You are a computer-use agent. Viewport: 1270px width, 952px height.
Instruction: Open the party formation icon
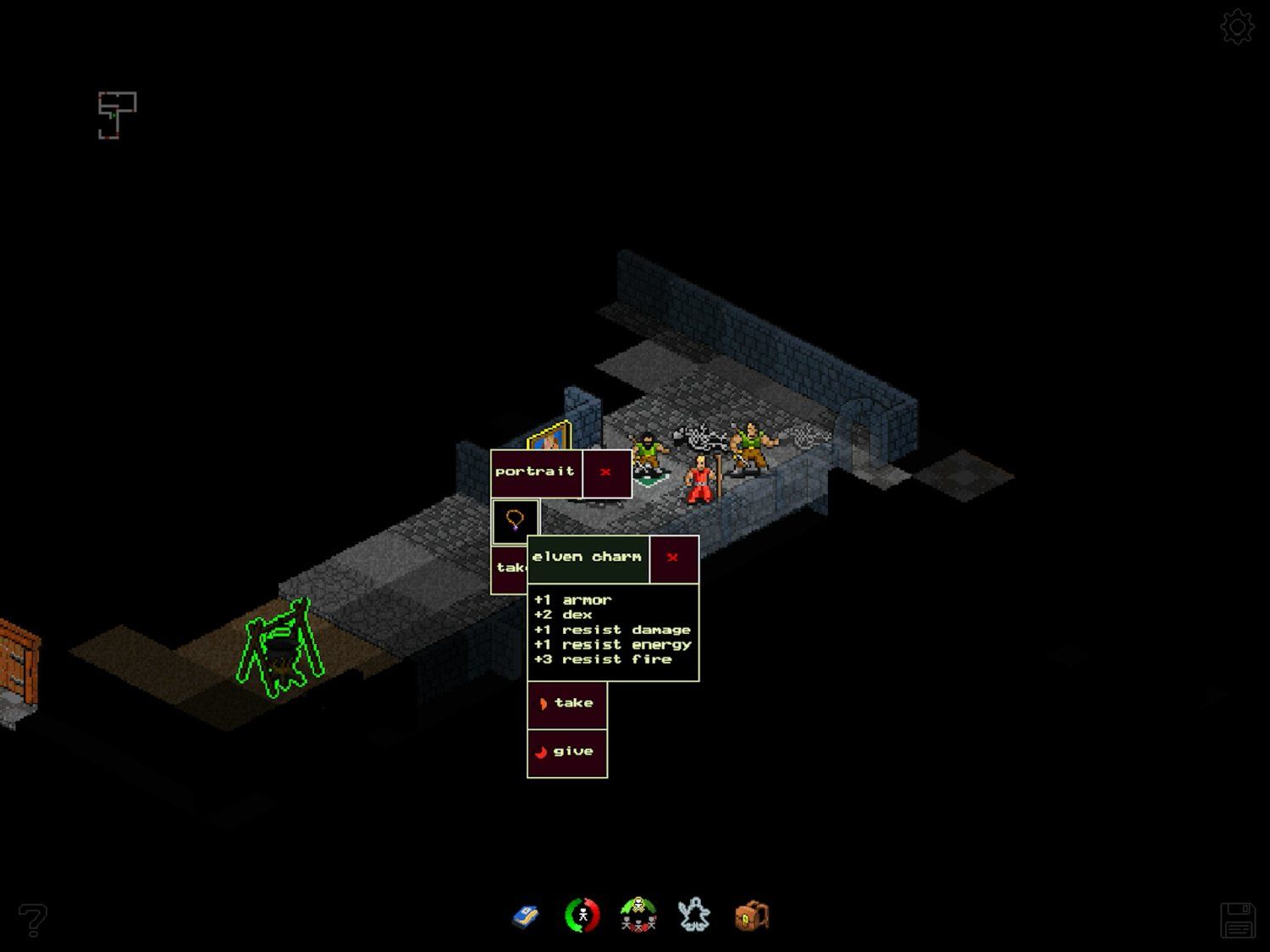pyautogui.click(x=638, y=916)
